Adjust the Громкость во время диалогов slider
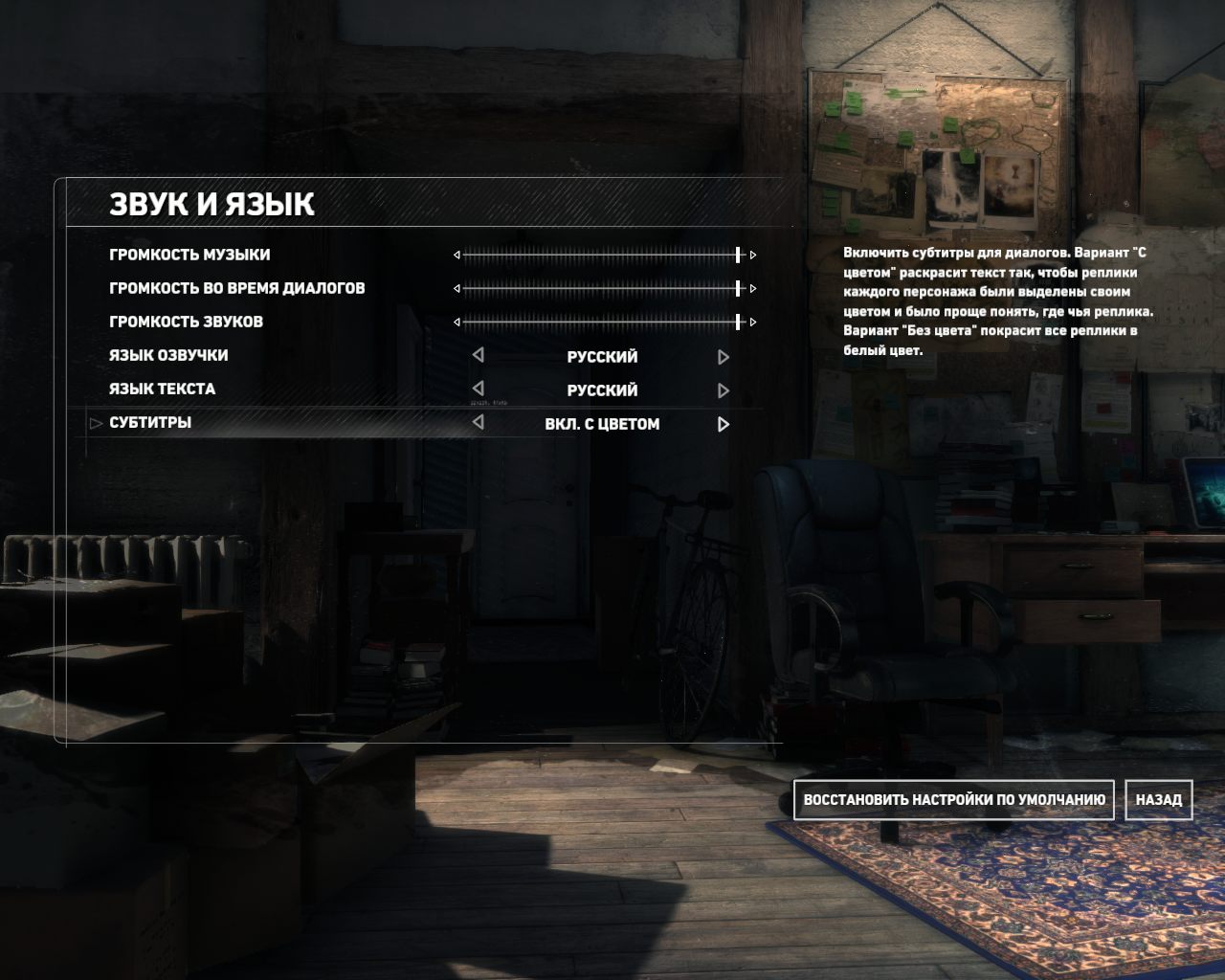Image resolution: width=1225 pixels, height=980 pixels. pos(603,288)
